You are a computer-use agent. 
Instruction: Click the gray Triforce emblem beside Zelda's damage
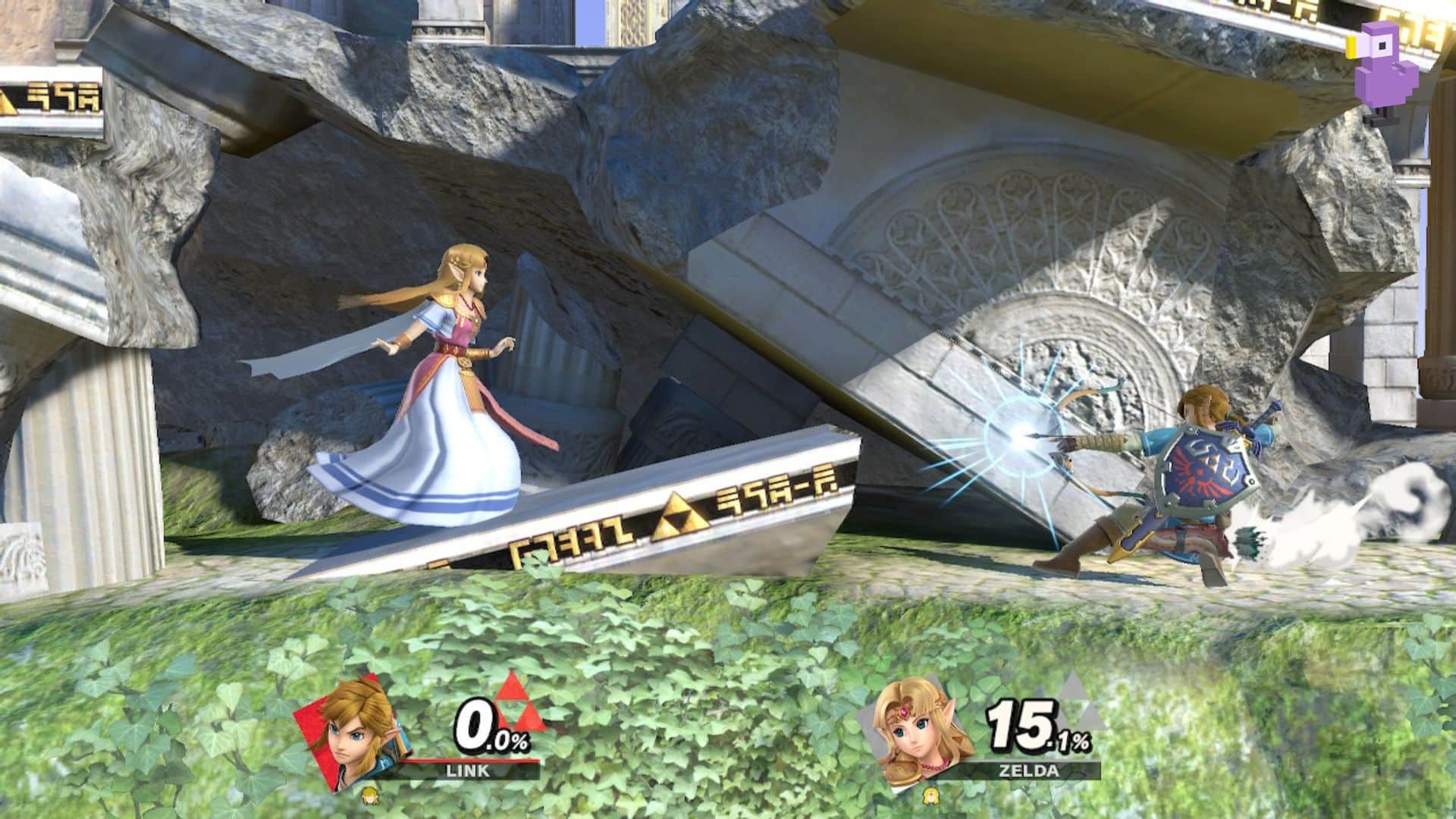click(x=1077, y=704)
